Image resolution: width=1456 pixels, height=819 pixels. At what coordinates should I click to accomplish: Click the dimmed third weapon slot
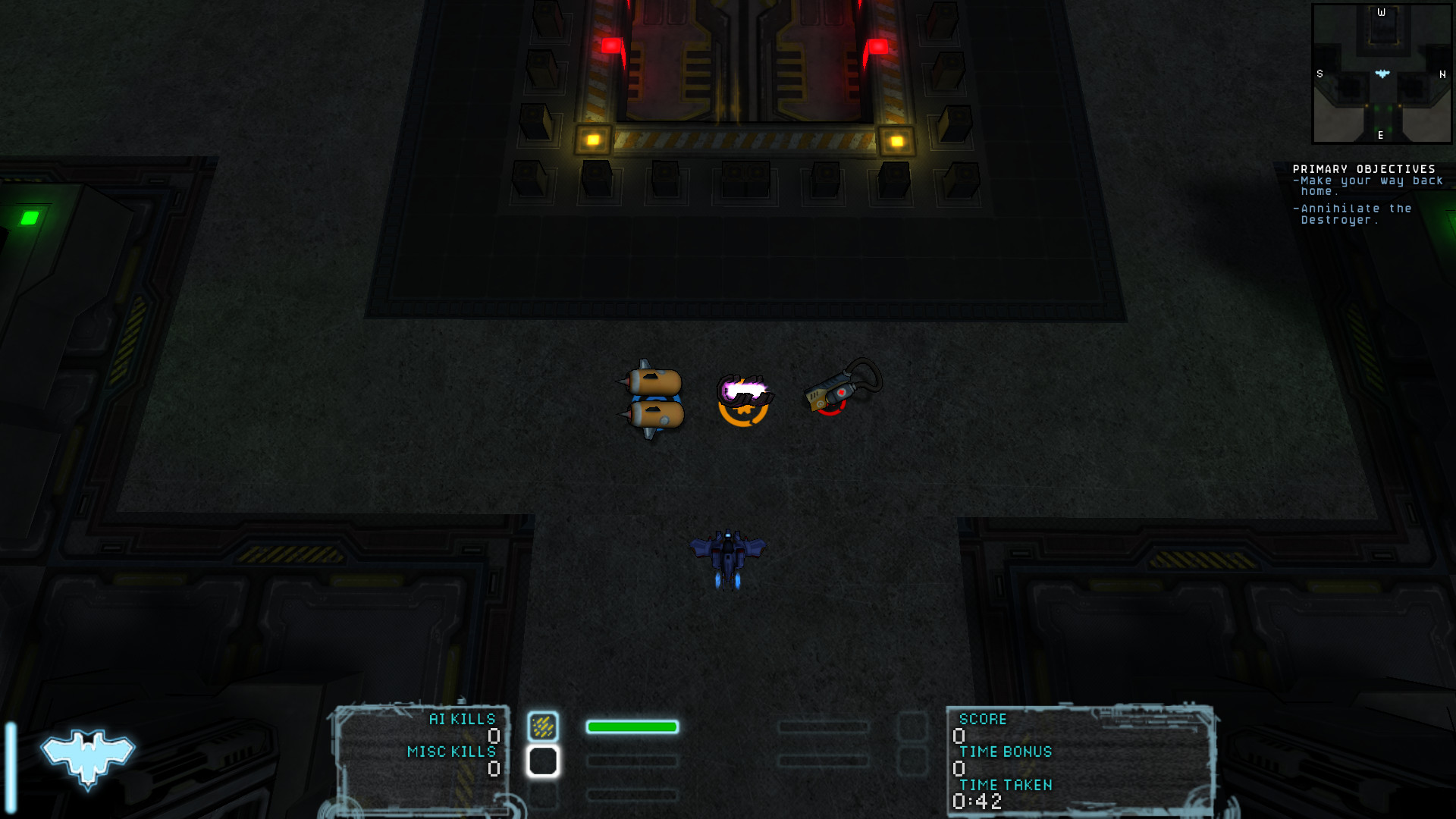pyautogui.click(x=544, y=796)
